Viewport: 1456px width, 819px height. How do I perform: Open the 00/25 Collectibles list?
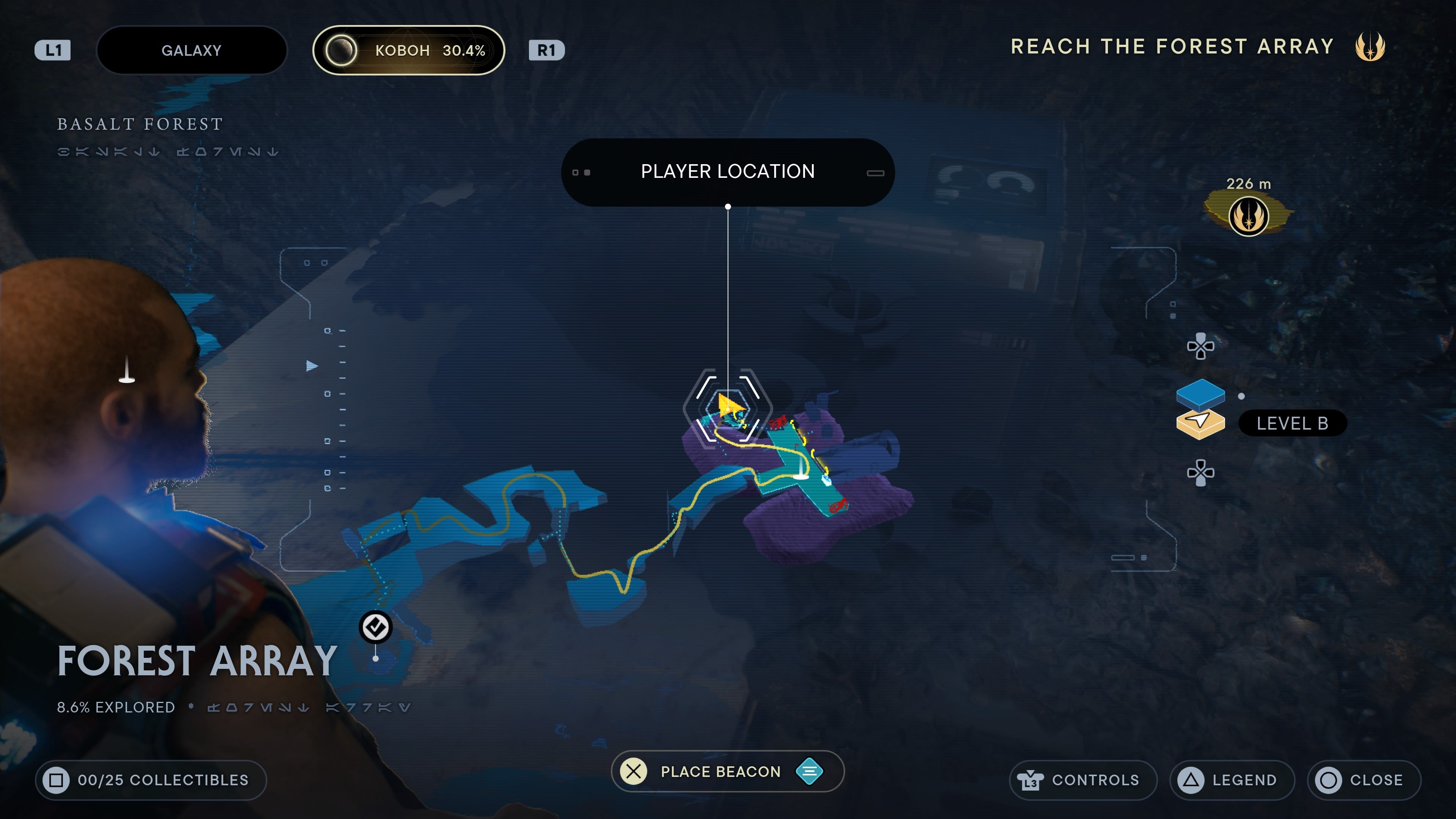(x=151, y=780)
